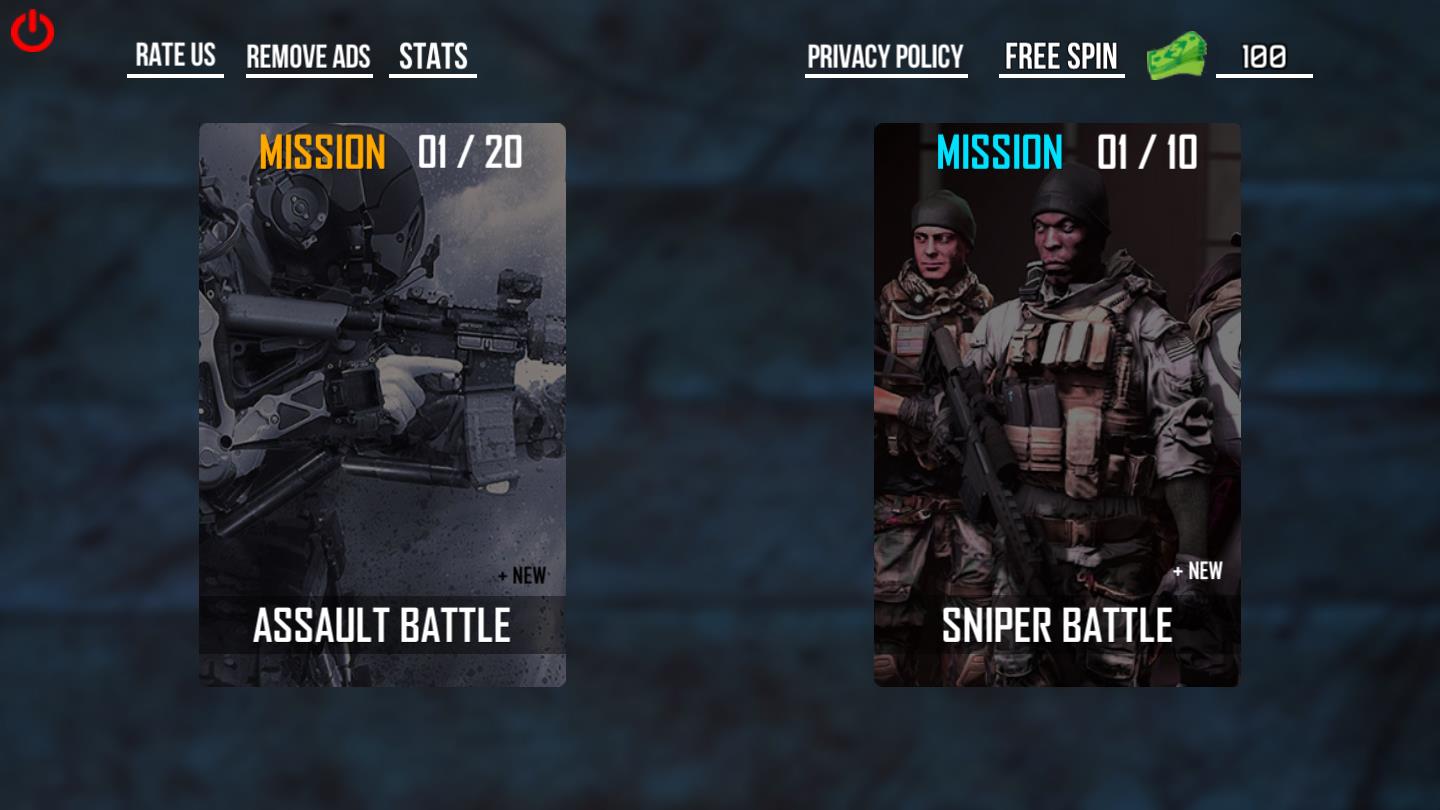Click the 100 currency balance display

[x=1263, y=57]
